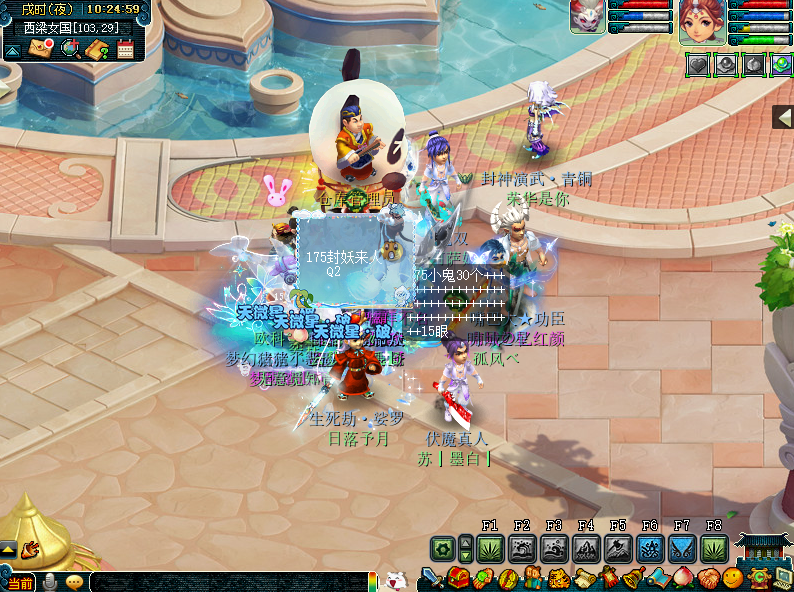Activate the F4 mountain skill slot

[x=586, y=548]
